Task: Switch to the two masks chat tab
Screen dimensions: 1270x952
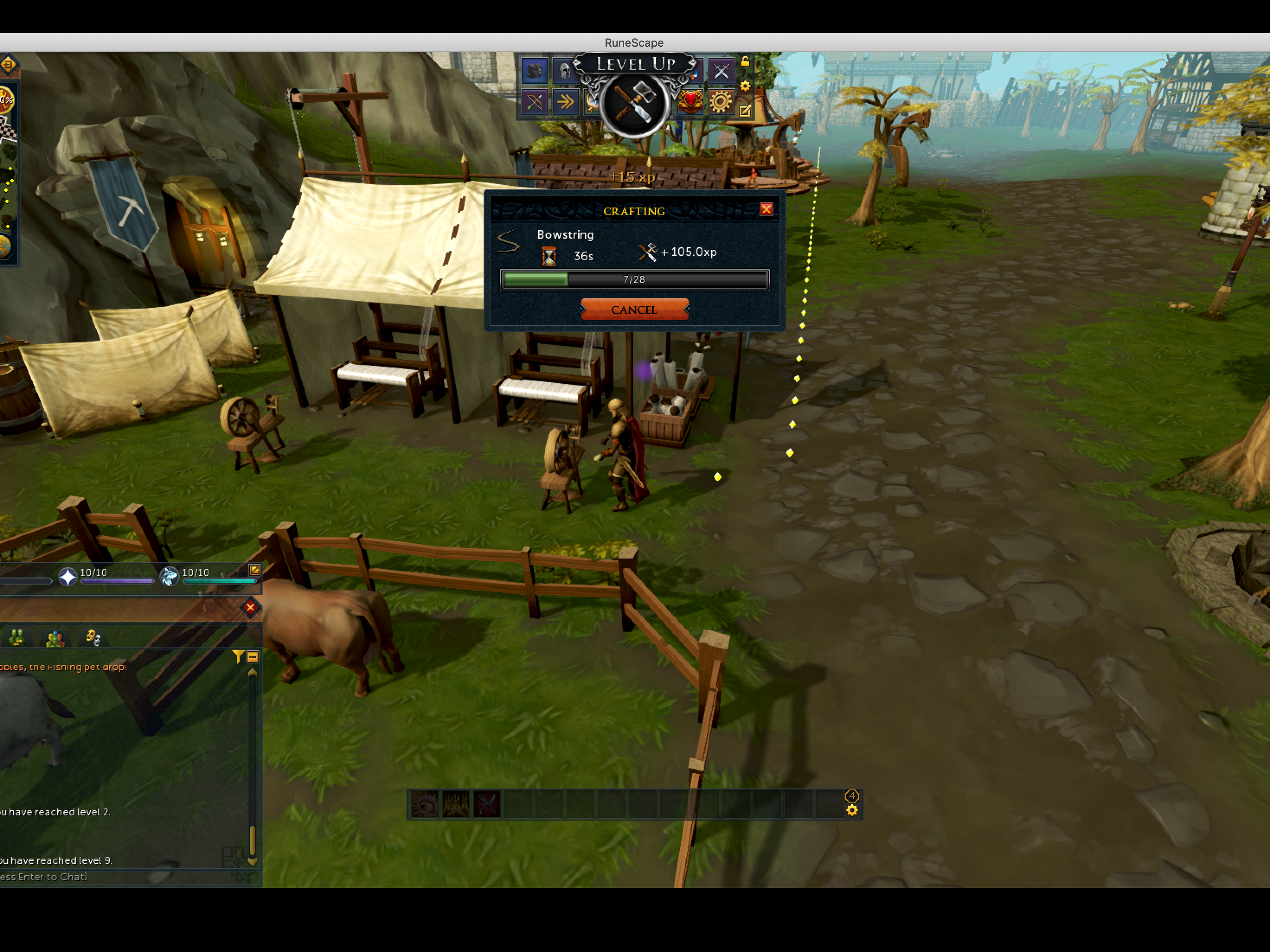Action: pos(93,638)
